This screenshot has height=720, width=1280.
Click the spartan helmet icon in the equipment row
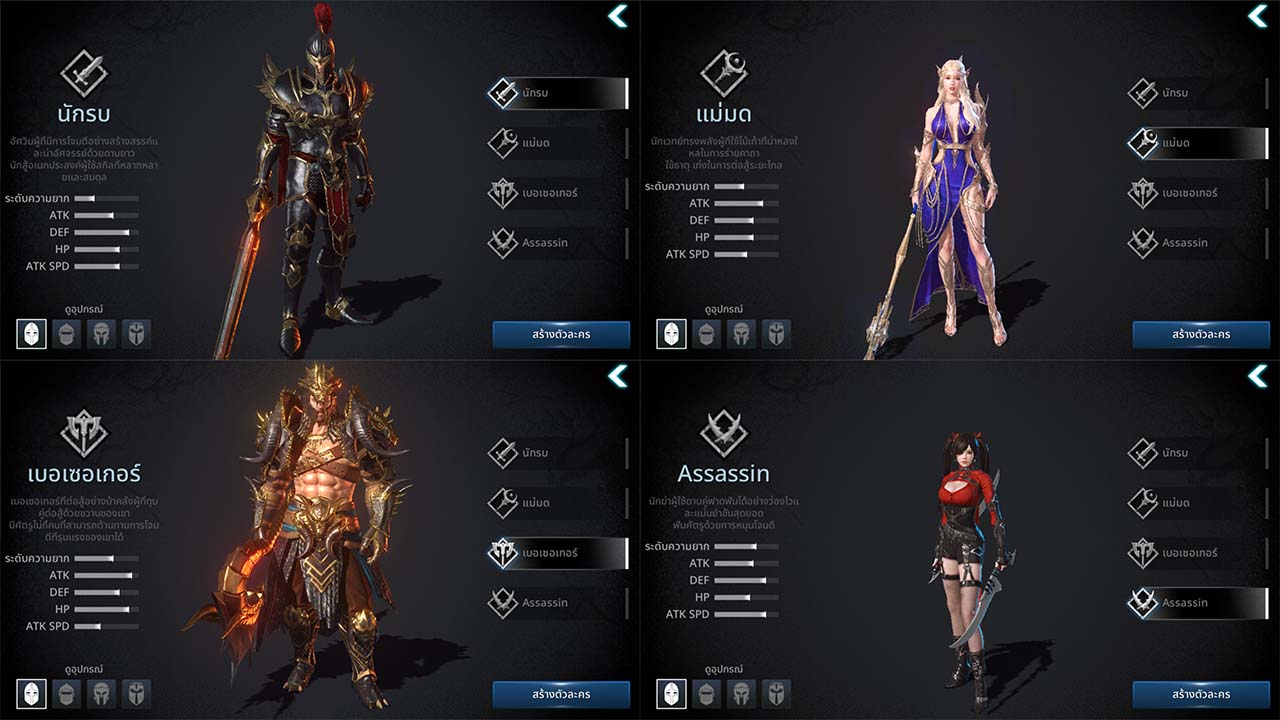click(103, 334)
